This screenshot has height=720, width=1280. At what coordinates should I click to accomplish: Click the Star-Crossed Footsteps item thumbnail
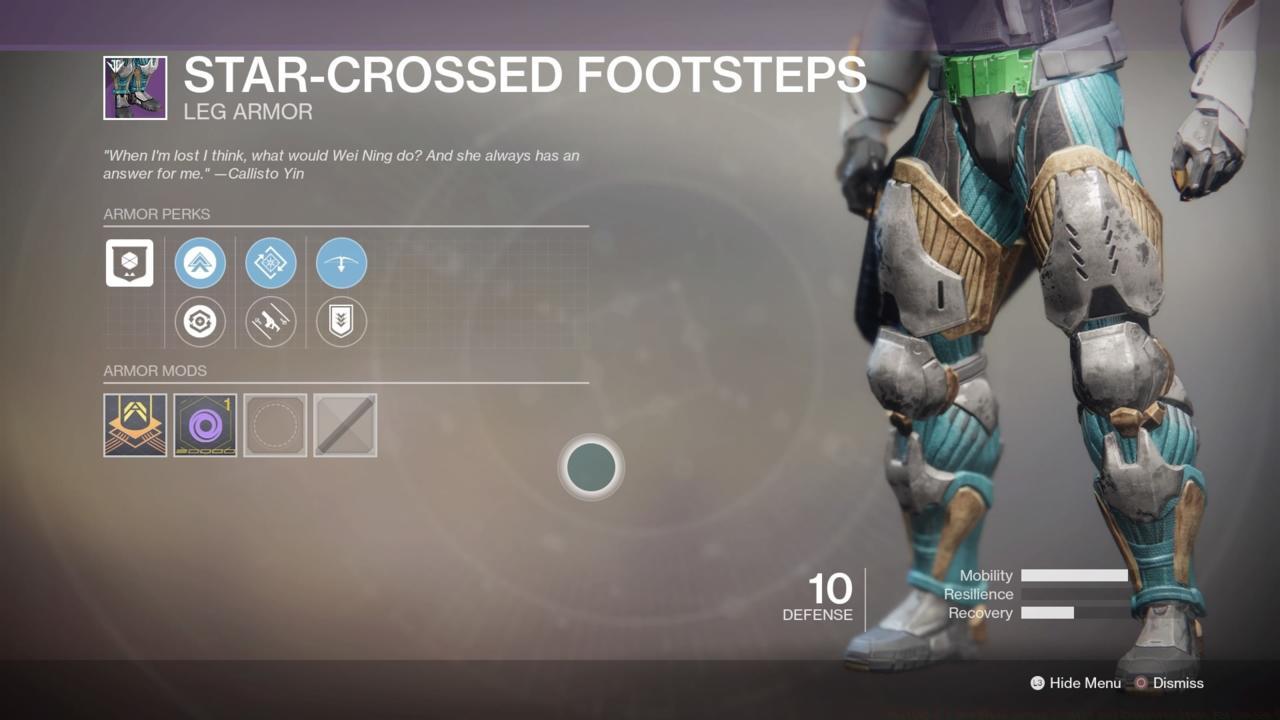click(135, 89)
